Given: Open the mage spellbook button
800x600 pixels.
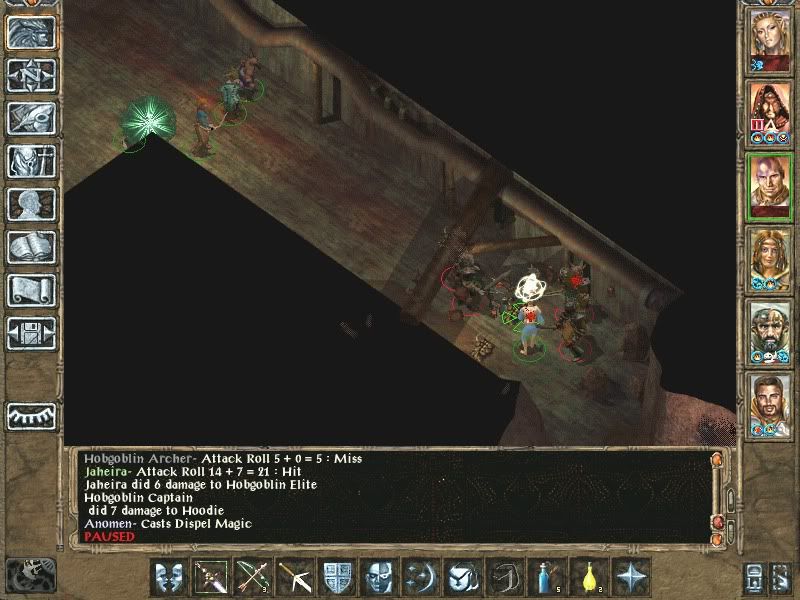Looking at the screenshot, I should 31,247.
